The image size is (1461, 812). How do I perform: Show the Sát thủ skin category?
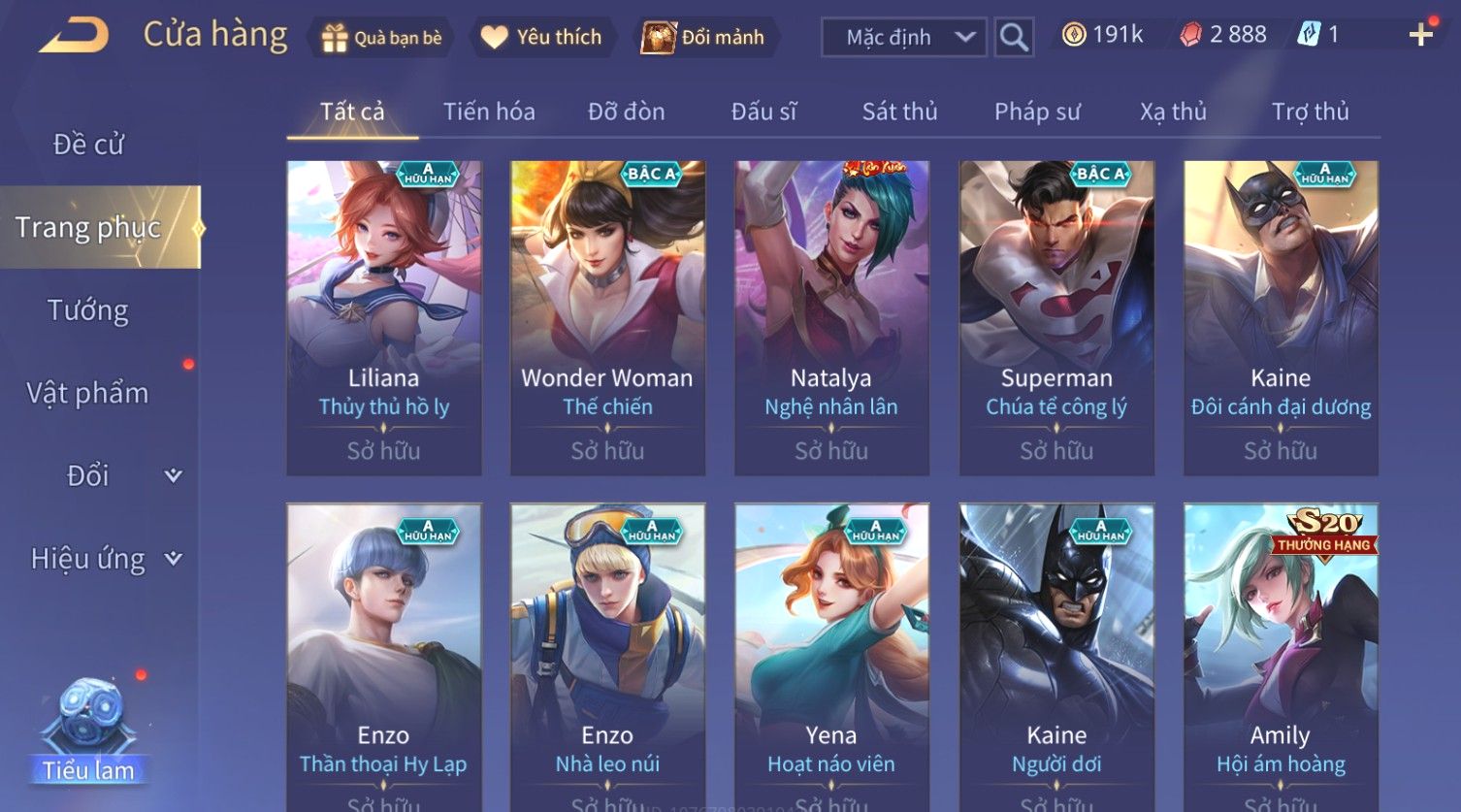(899, 112)
